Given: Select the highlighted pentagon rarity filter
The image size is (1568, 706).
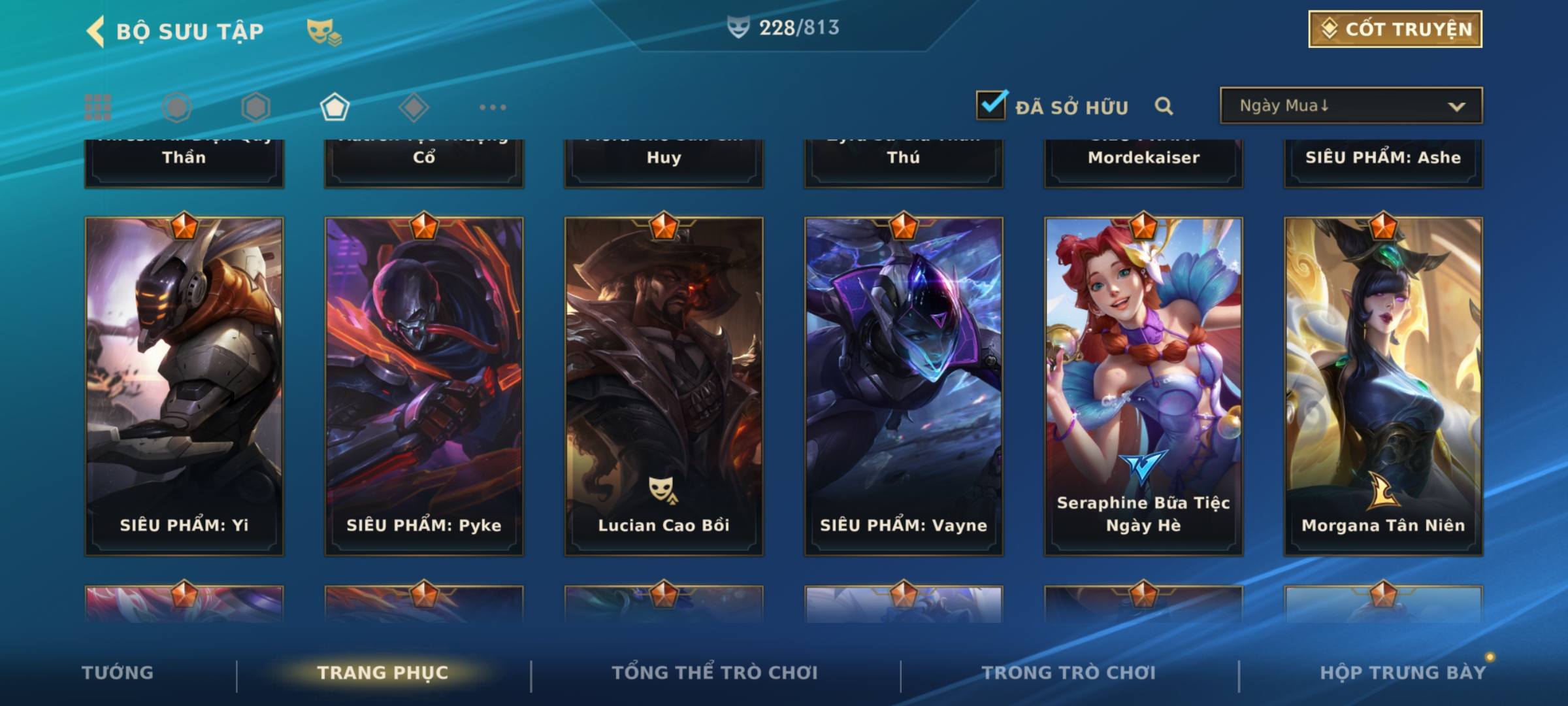Looking at the screenshot, I should tap(335, 107).
